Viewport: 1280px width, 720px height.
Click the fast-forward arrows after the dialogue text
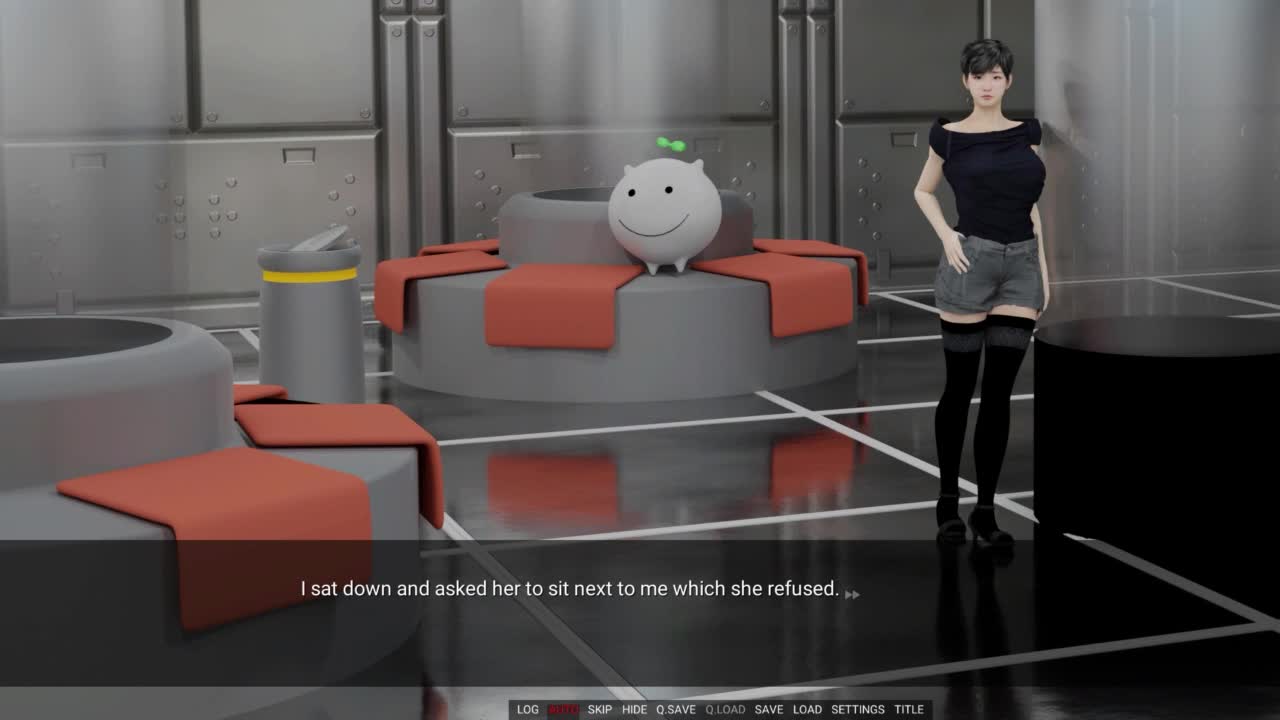coord(852,594)
